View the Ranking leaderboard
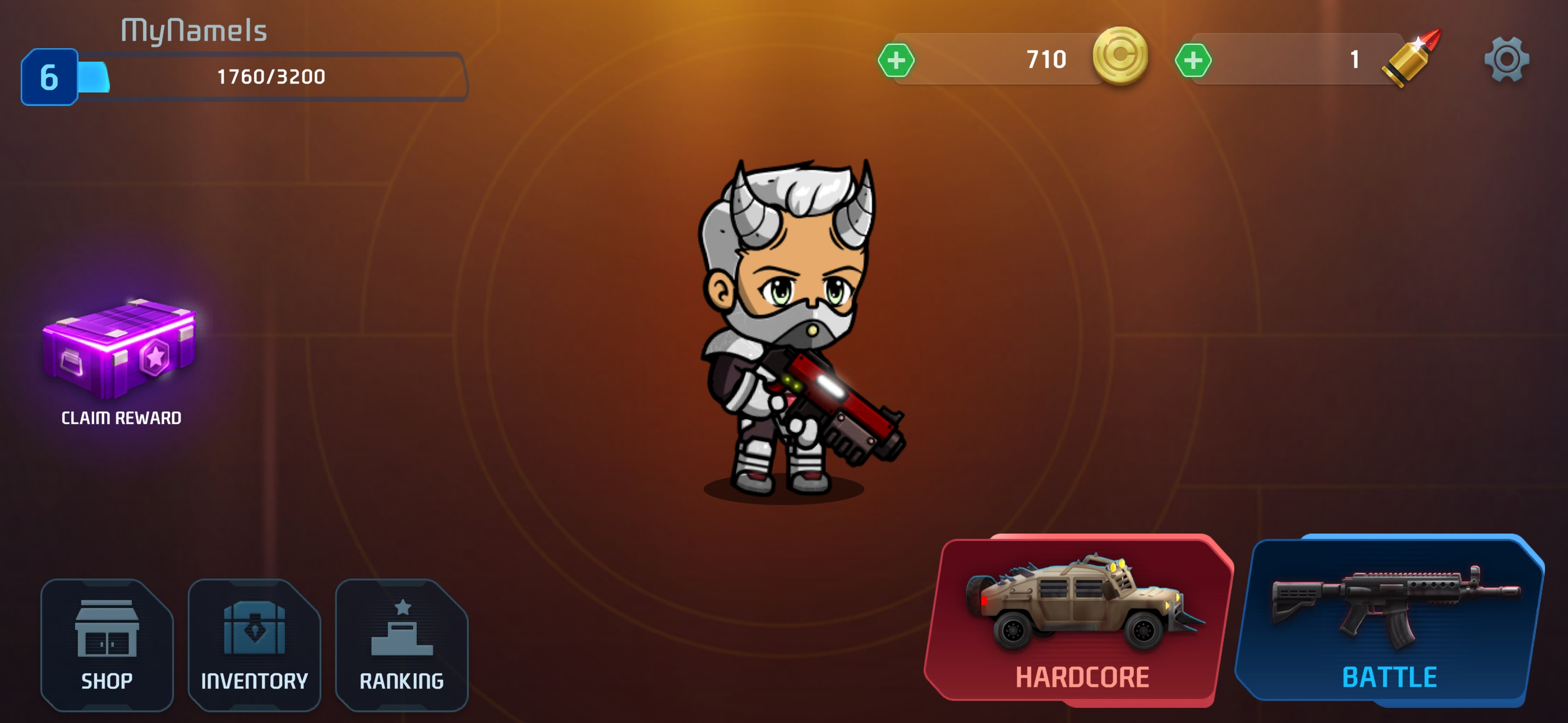 [402, 645]
